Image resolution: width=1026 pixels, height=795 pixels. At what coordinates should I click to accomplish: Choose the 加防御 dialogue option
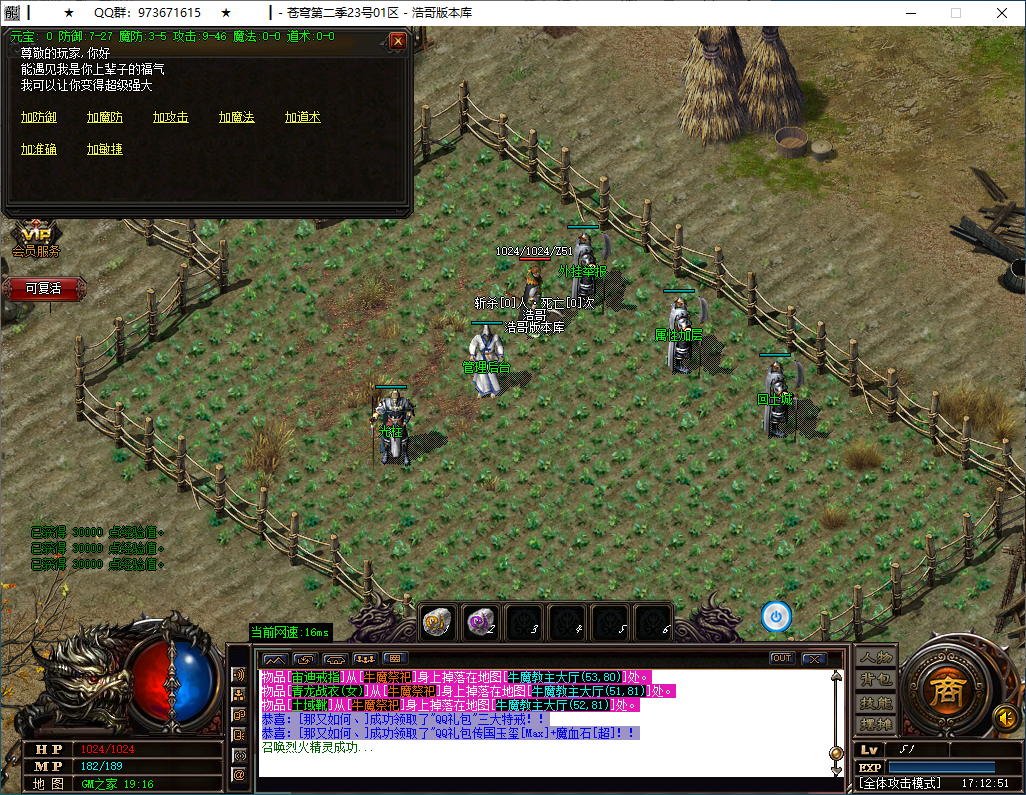pos(39,118)
